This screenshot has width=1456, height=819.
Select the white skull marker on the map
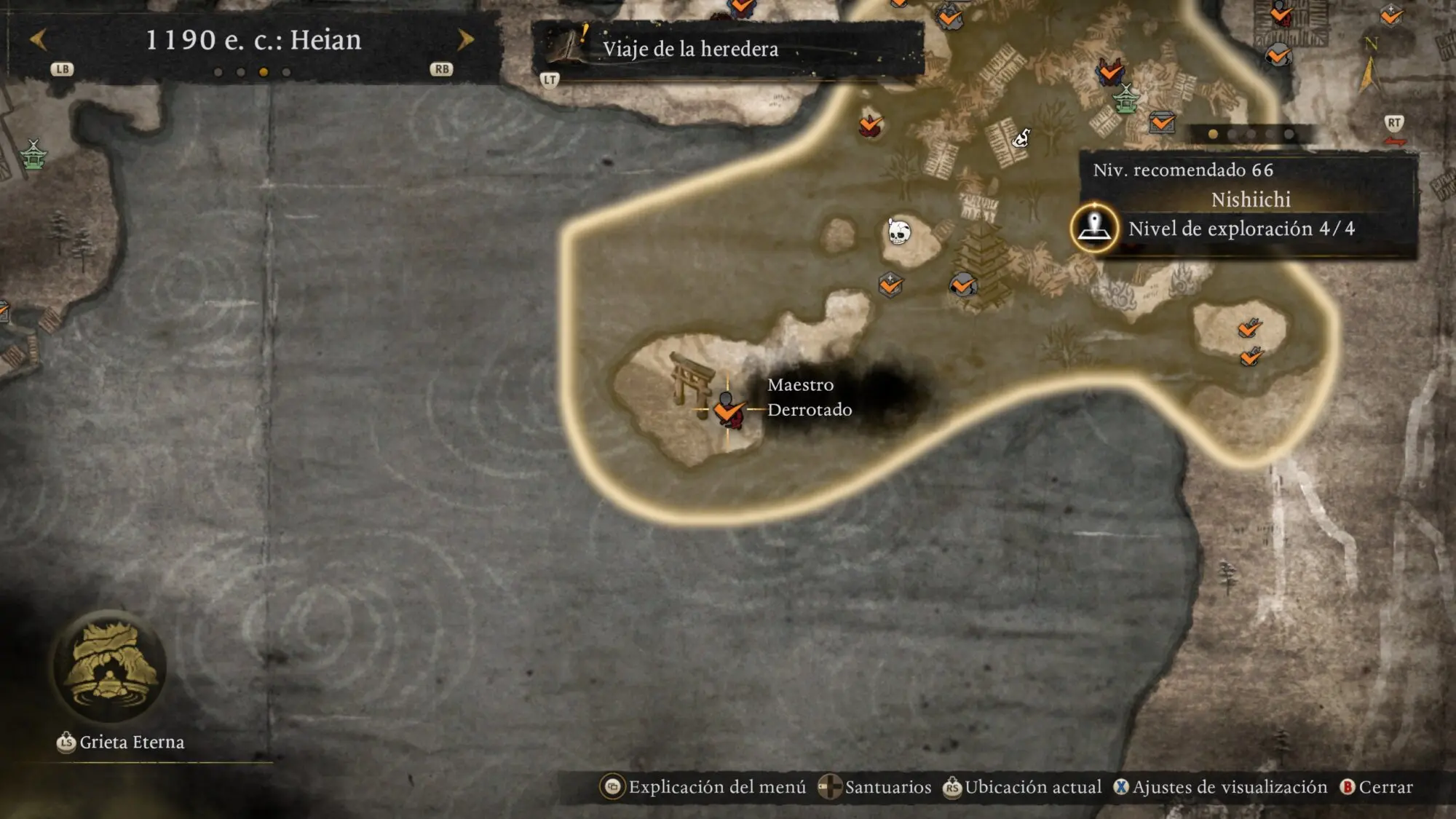(x=899, y=232)
